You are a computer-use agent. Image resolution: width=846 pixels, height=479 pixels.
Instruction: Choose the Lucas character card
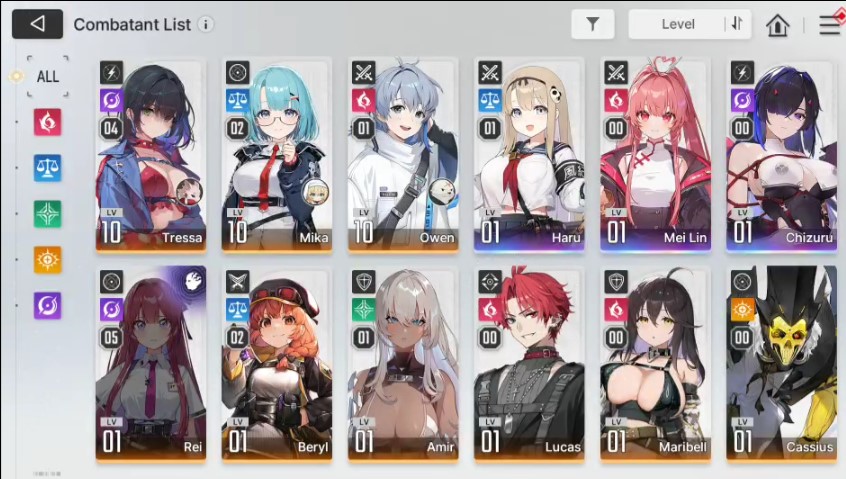[529, 362]
